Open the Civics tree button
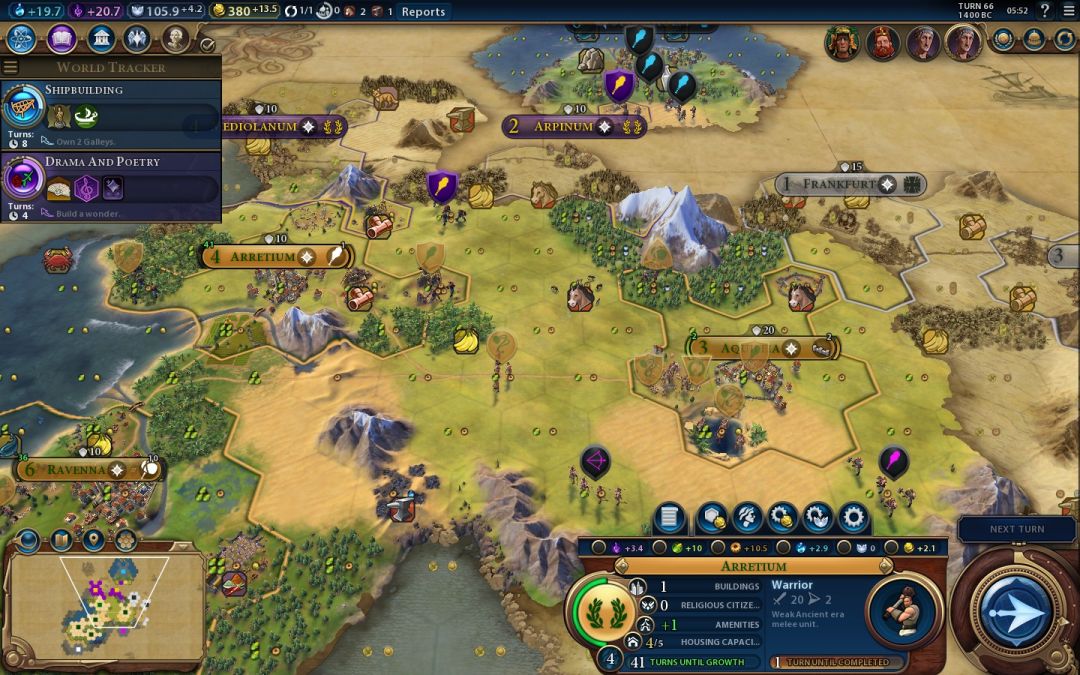 pos(62,39)
